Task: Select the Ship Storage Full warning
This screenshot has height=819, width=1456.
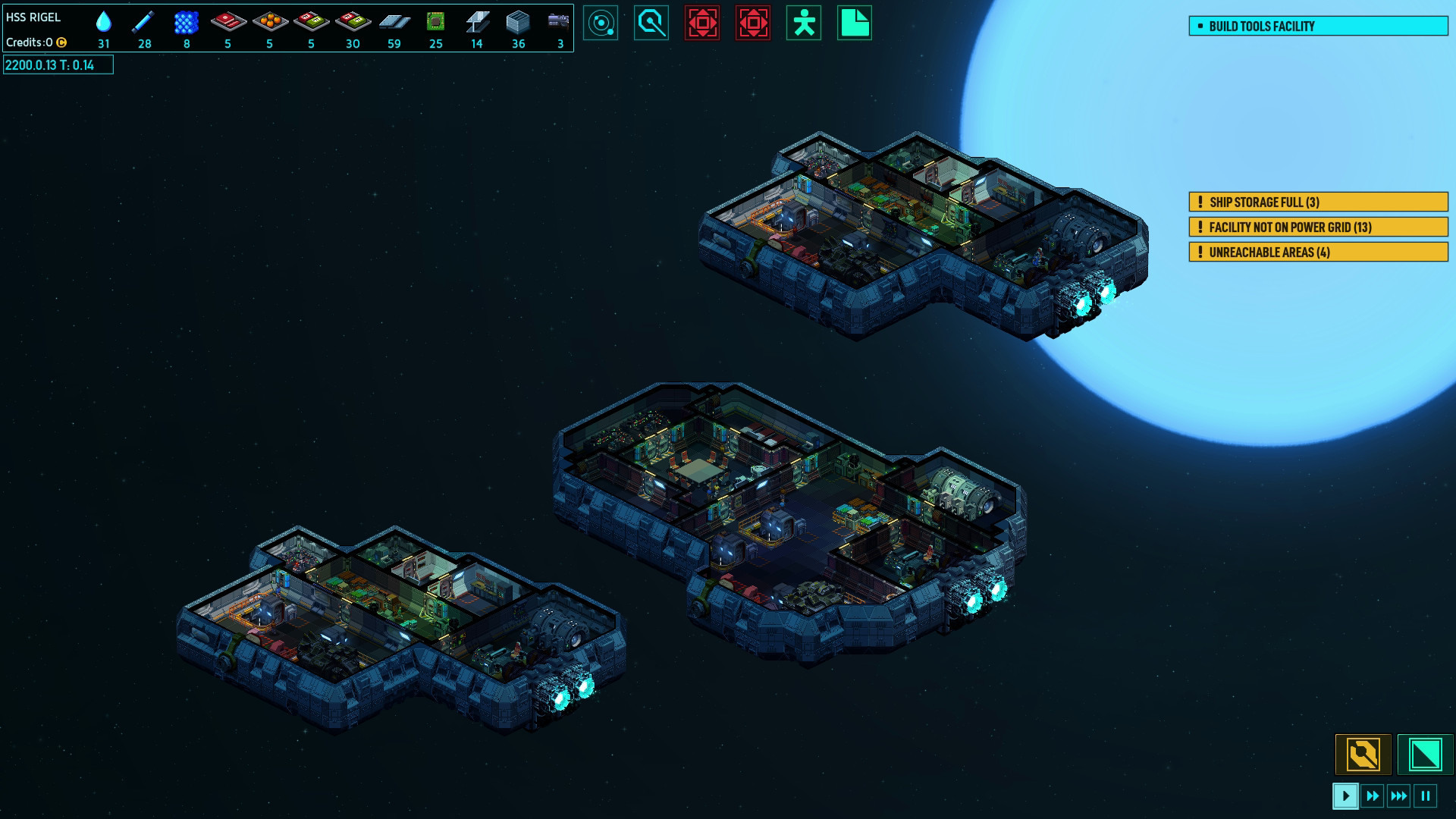Action: pos(1318,202)
